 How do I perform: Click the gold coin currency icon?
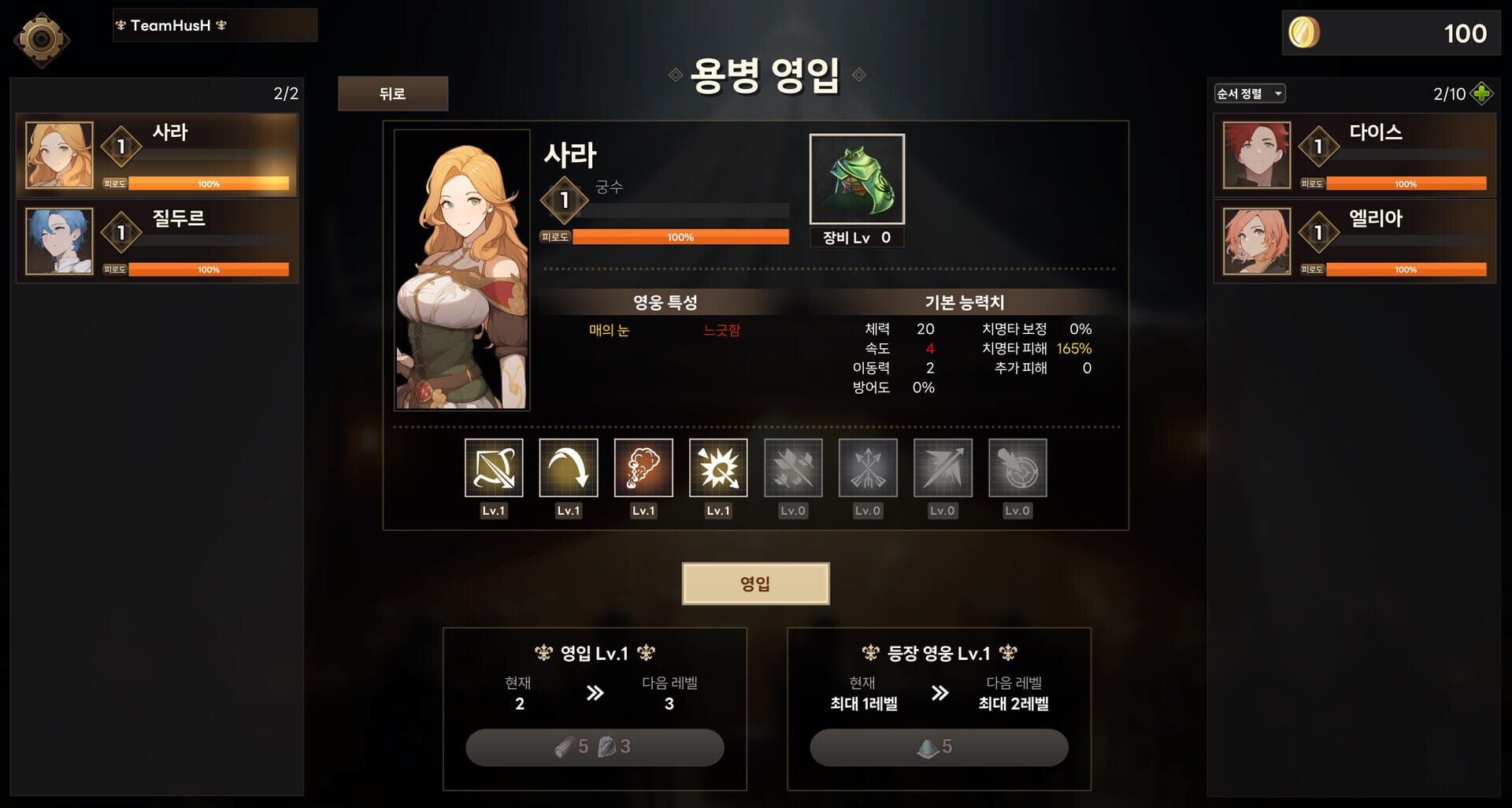click(1303, 34)
